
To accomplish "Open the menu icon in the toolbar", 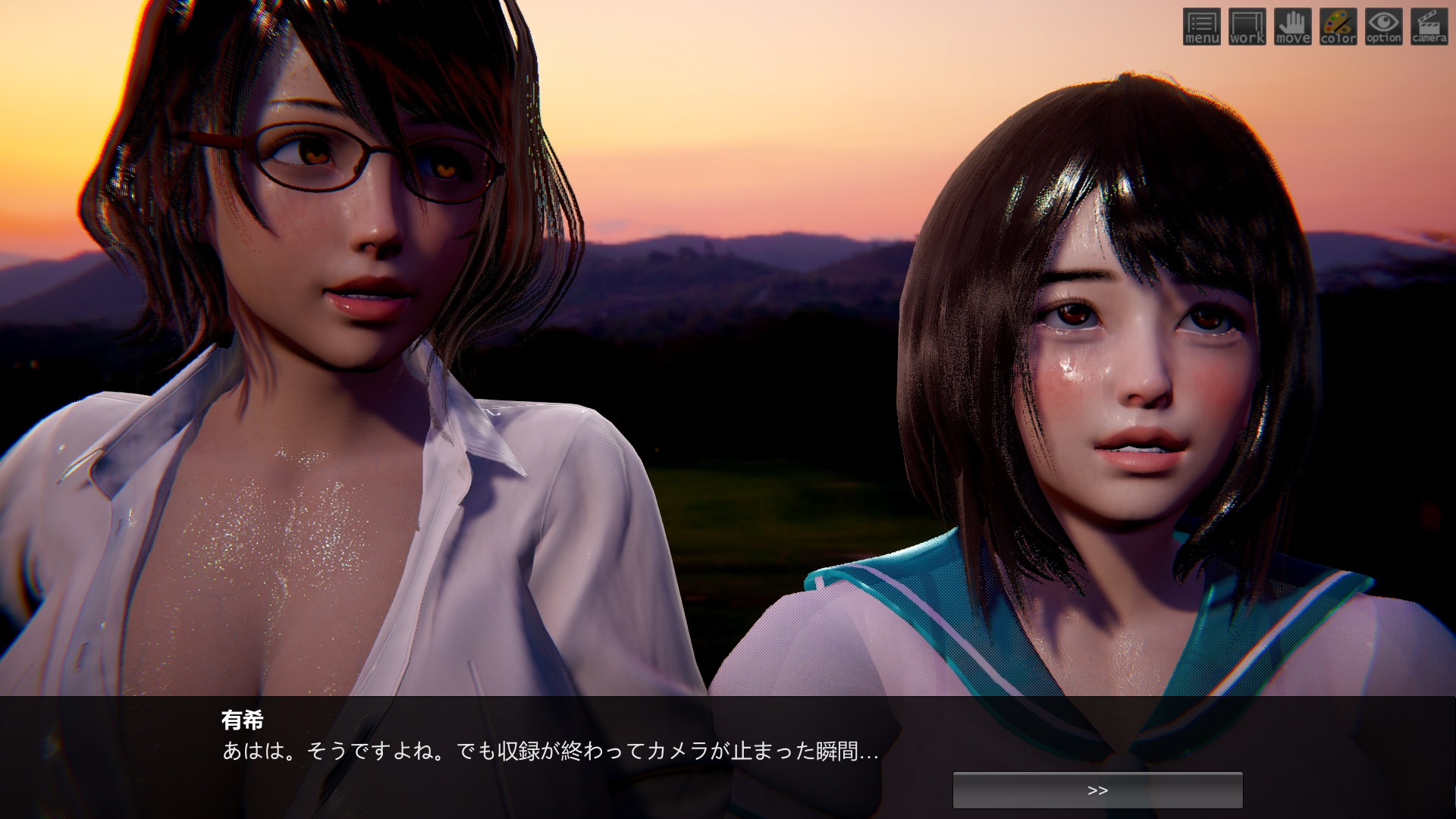I will 1201,27.
